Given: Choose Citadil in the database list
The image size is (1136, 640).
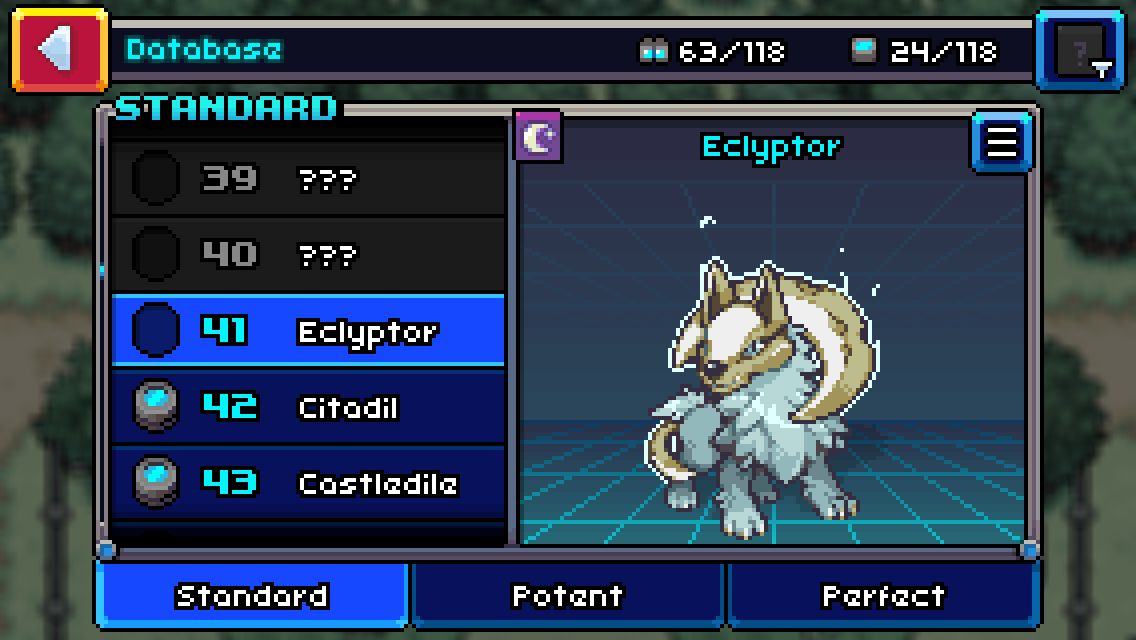Looking at the screenshot, I should tap(308, 407).
